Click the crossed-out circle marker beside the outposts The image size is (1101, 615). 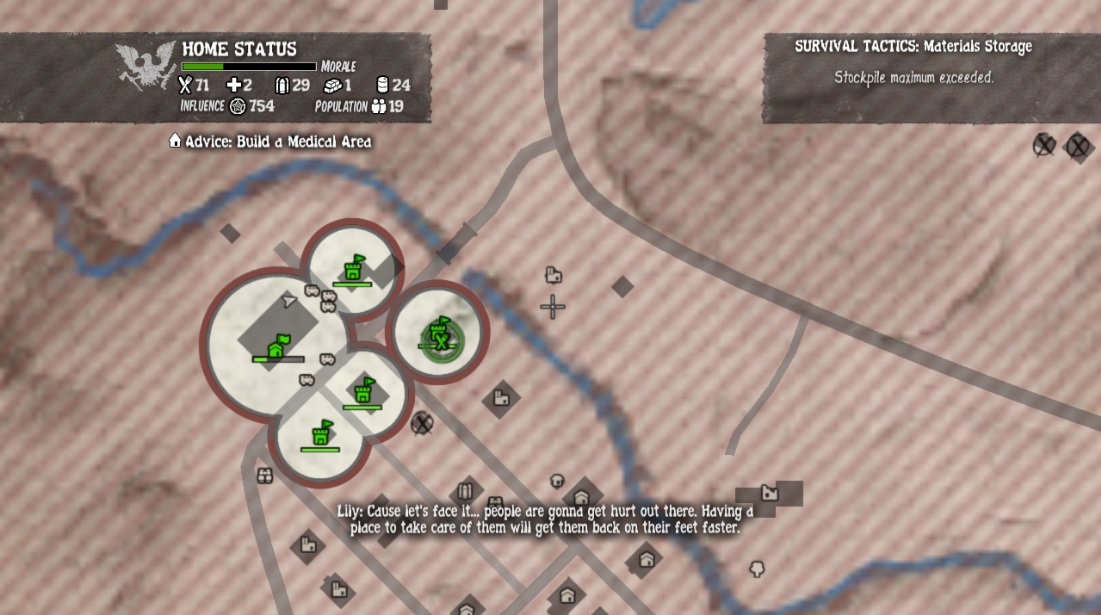(423, 422)
